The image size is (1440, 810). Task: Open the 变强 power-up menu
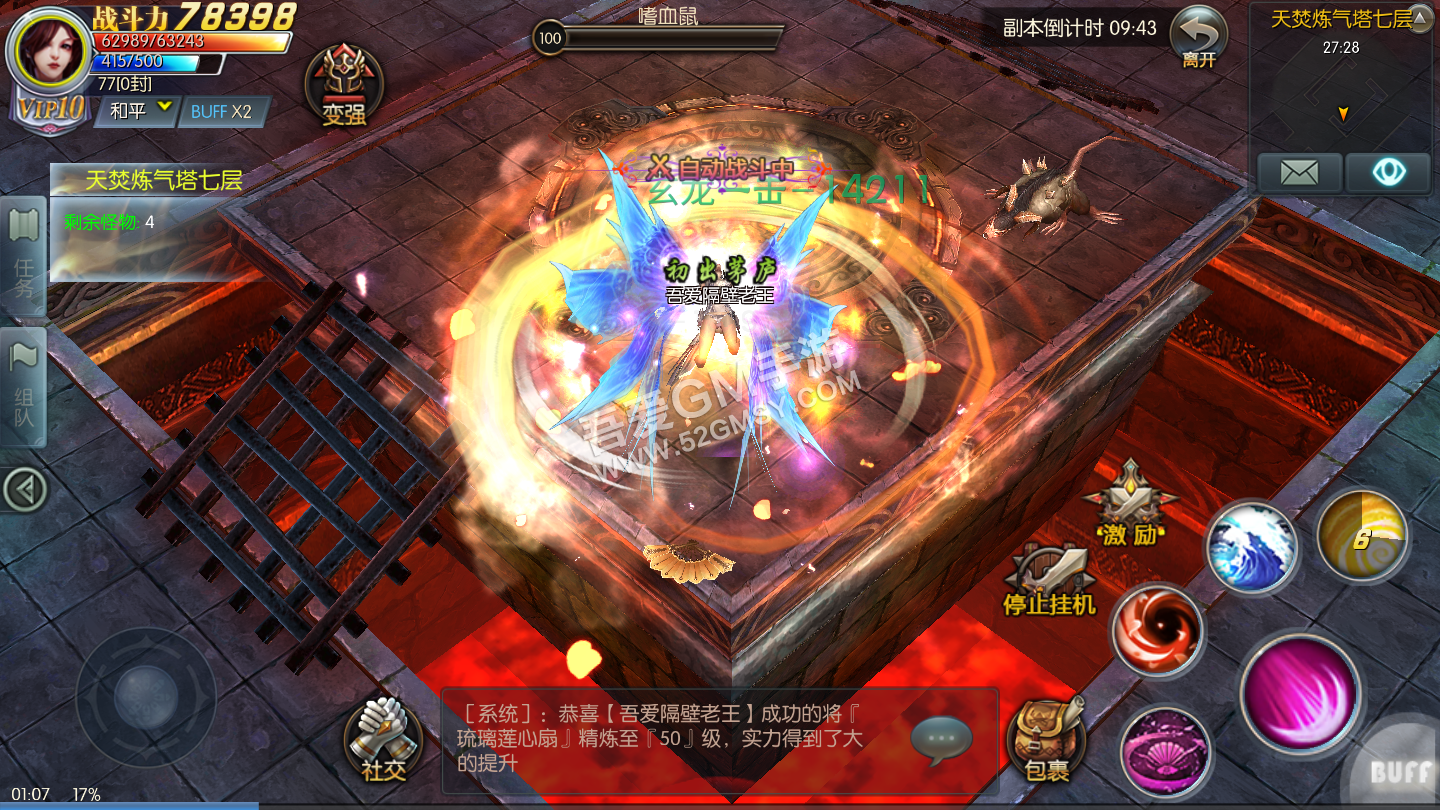pos(343,87)
